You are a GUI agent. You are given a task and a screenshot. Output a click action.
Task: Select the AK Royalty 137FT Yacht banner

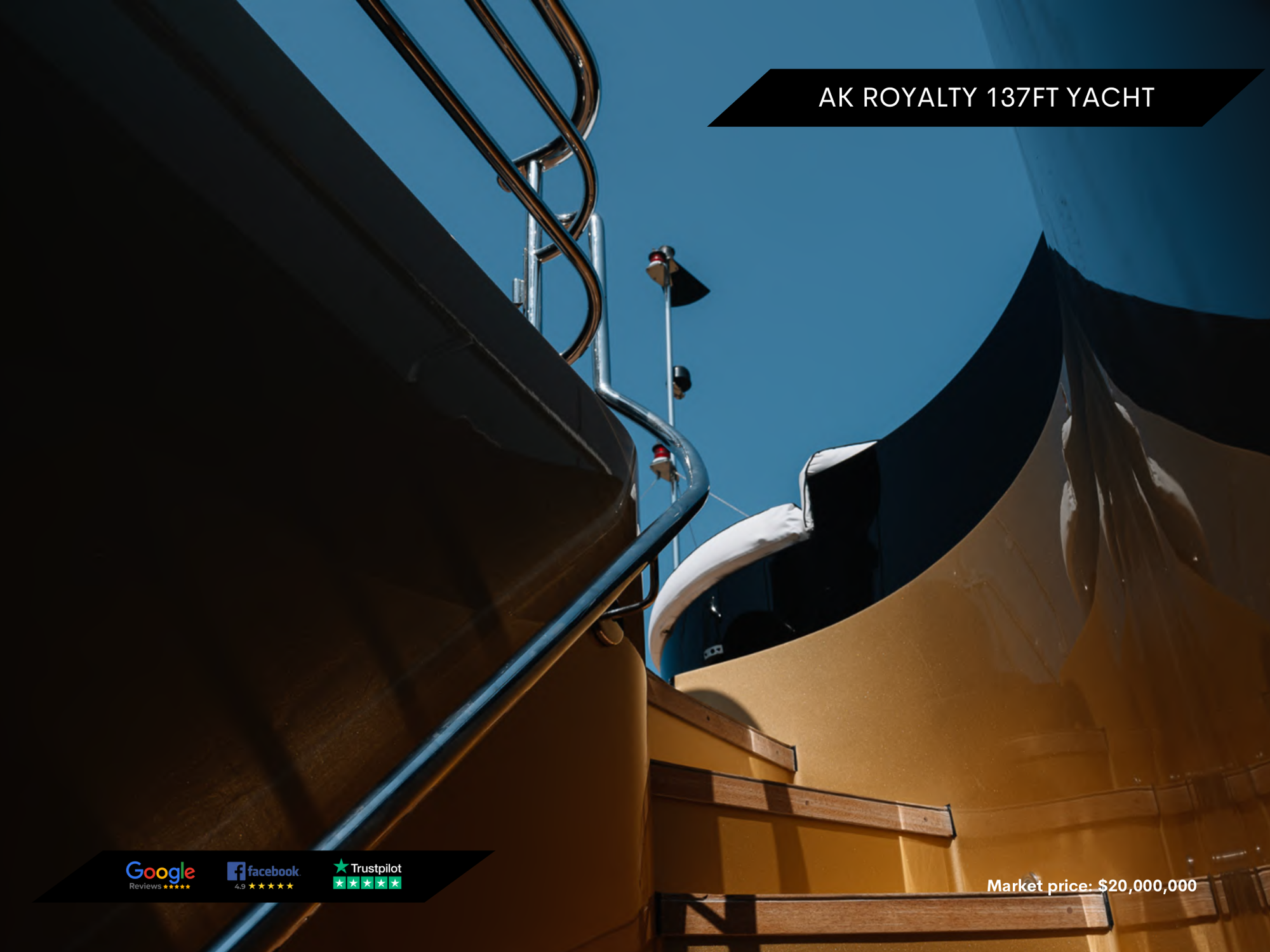click(986, 98)
